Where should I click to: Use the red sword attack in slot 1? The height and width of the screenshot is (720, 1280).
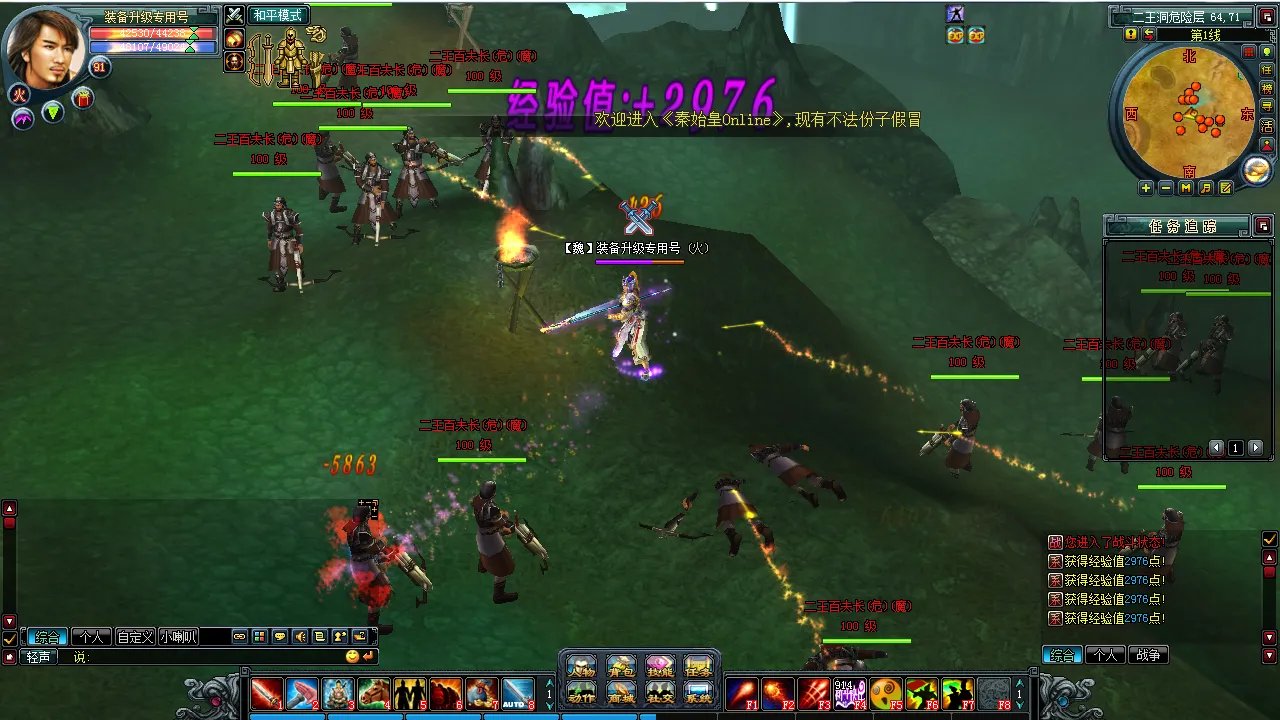(266, 693)
